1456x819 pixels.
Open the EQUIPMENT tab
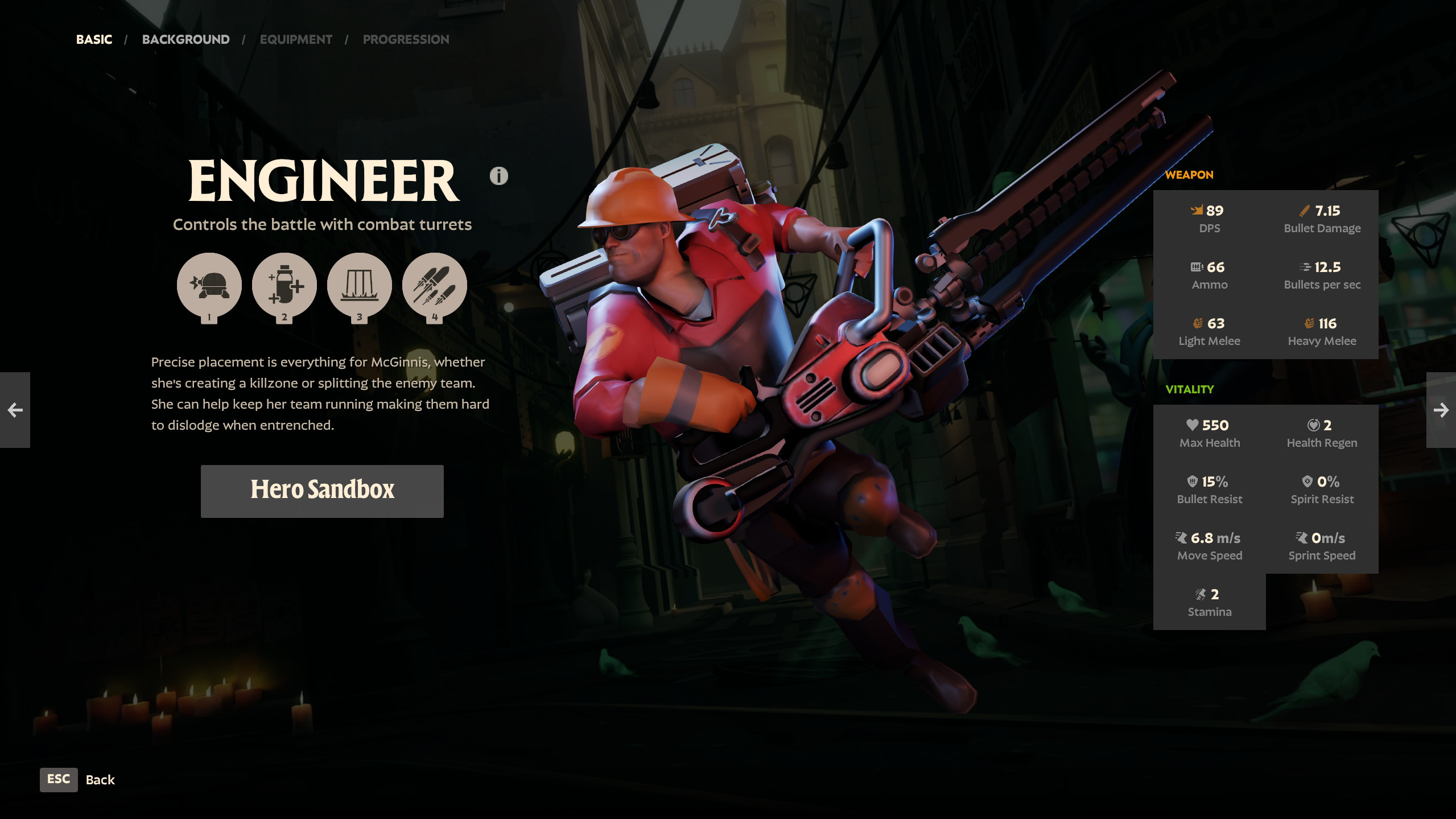tap(295, 39)
